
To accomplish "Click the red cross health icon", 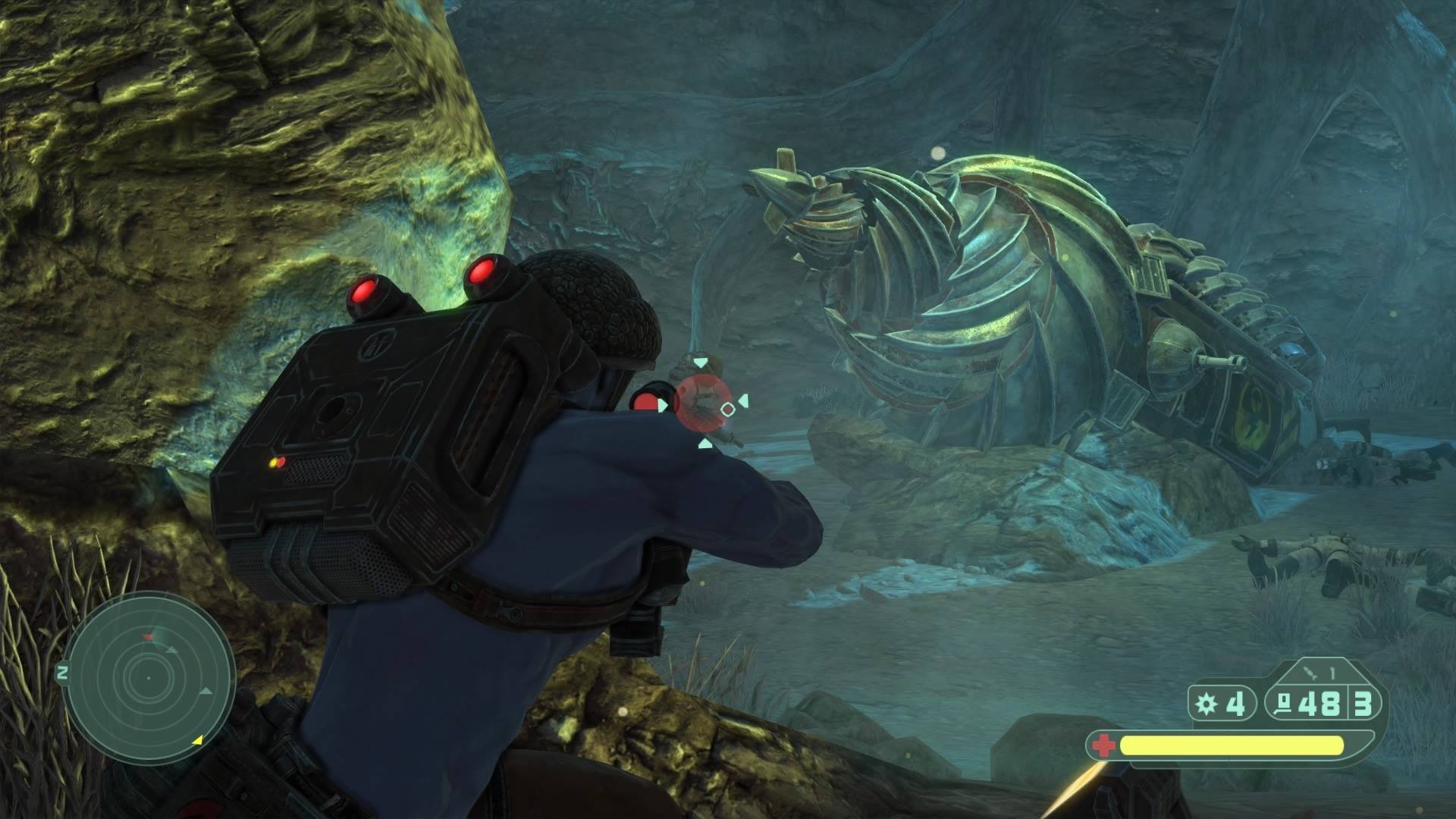I will [1103, 746].
